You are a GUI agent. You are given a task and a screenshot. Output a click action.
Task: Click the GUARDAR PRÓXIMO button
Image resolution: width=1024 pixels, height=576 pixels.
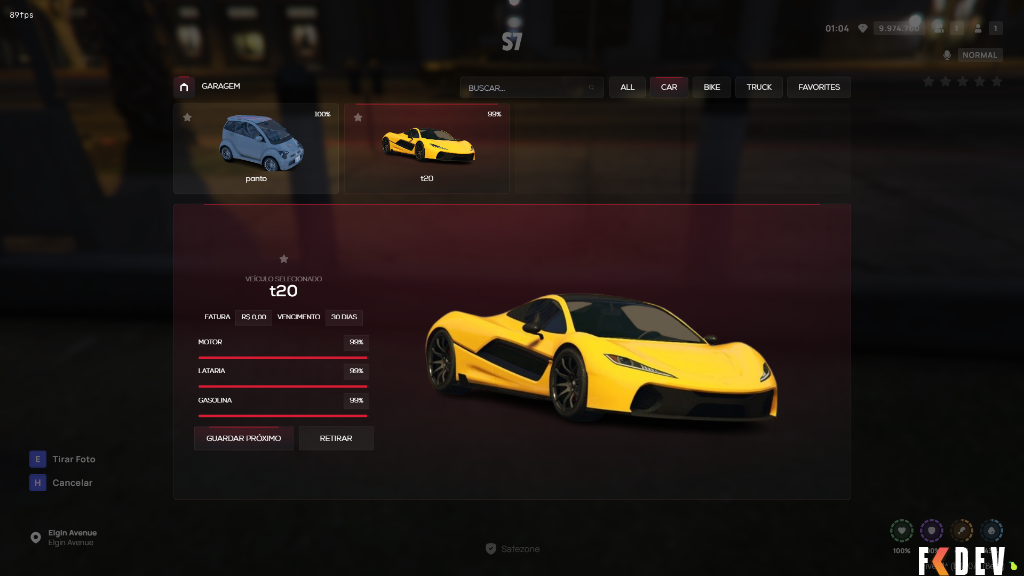coord(243,438)
